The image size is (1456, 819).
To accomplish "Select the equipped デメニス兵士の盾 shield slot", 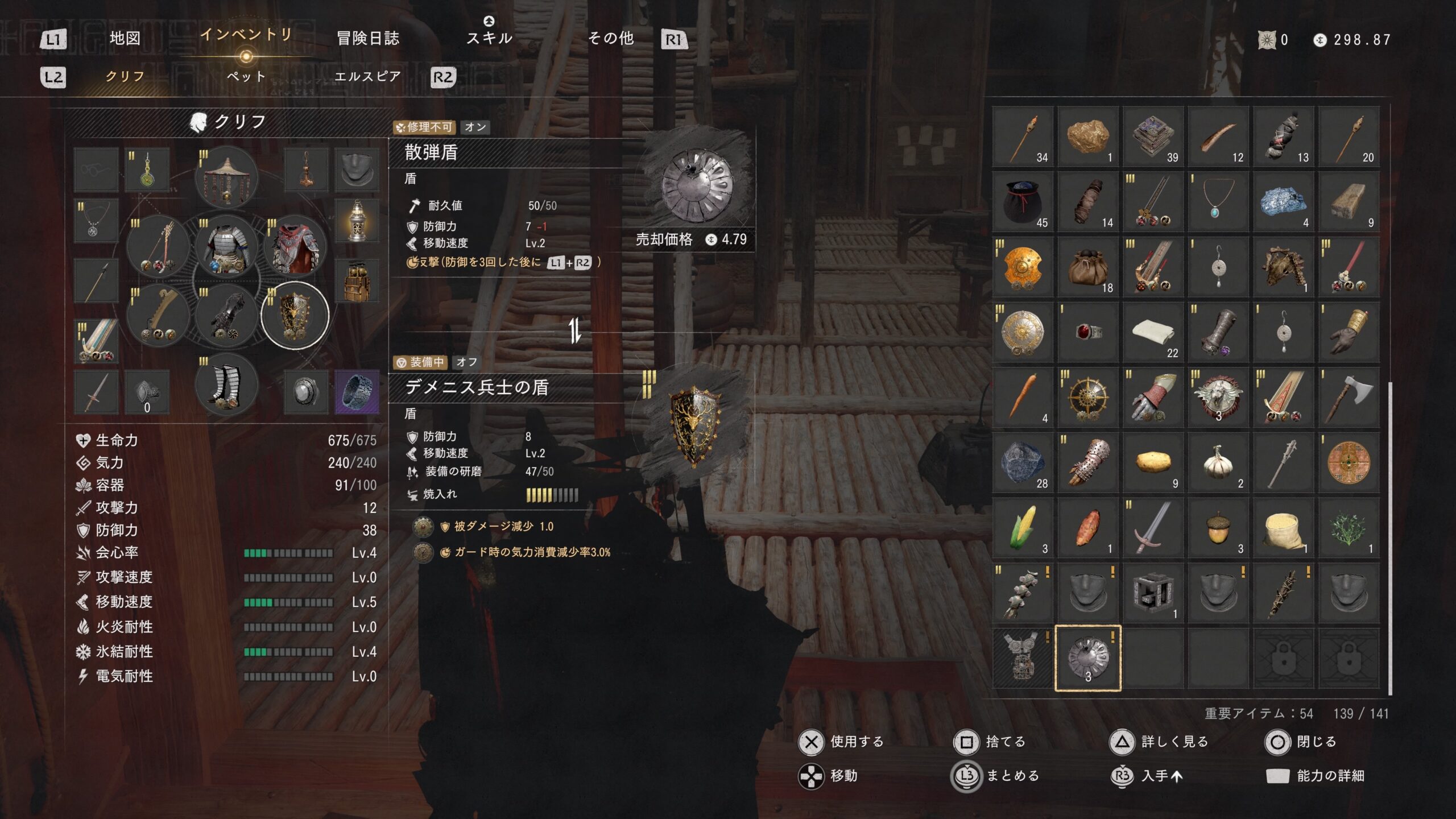I will [295, 315].
